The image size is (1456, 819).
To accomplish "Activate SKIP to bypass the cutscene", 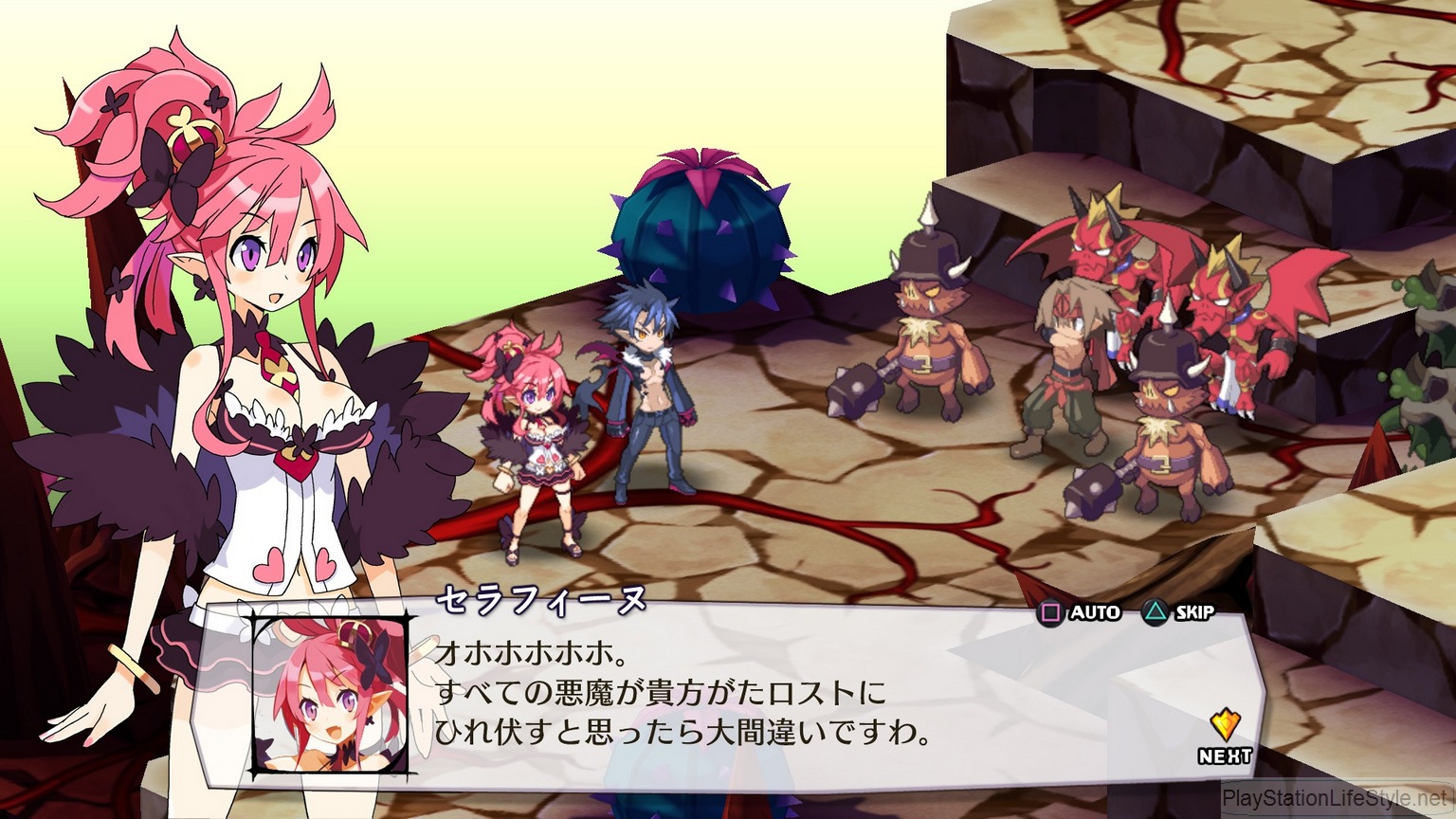I will click(x=1188, y=612).
